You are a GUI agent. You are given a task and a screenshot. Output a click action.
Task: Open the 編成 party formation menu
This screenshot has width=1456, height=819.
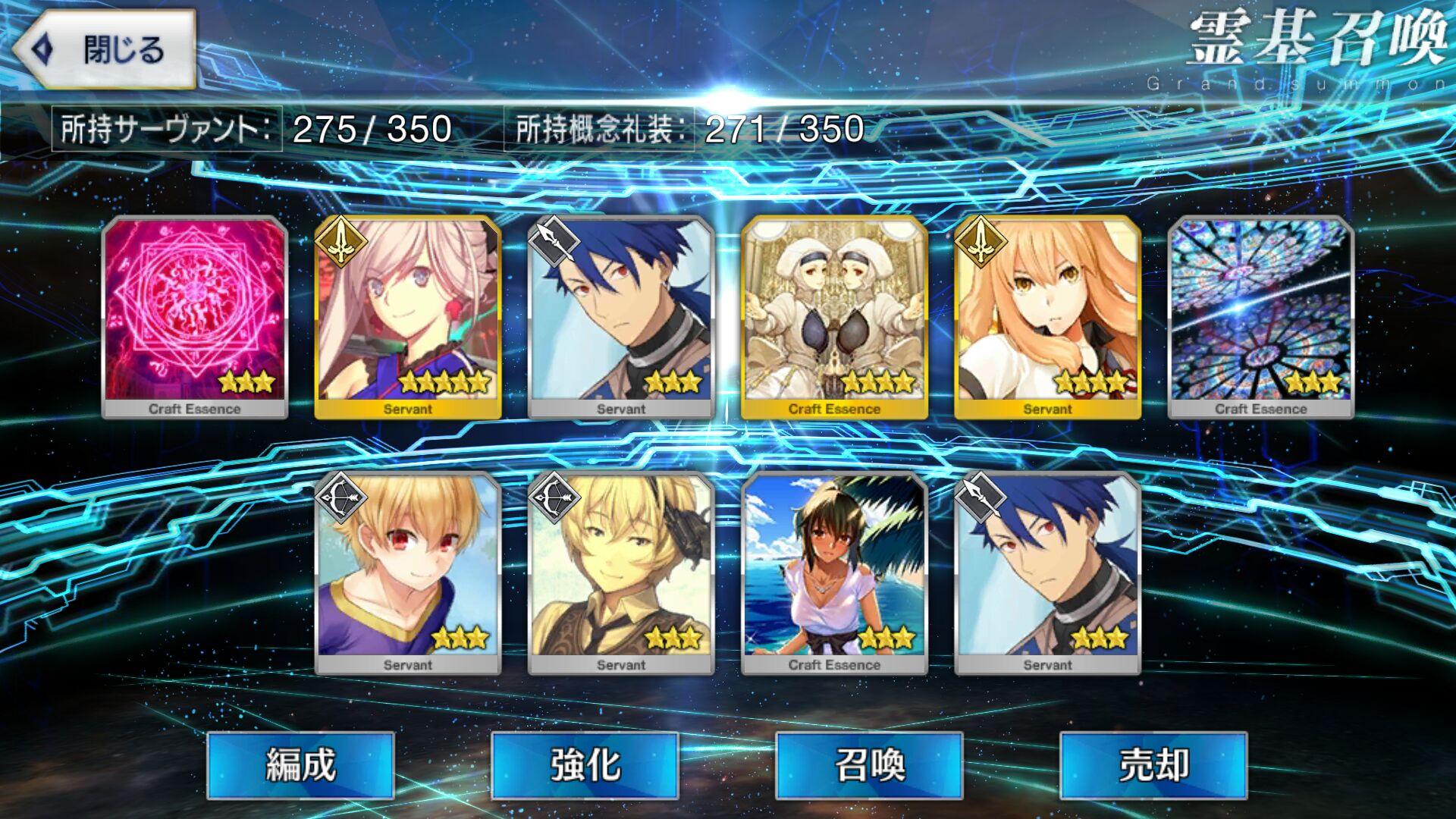coord(300,764)
